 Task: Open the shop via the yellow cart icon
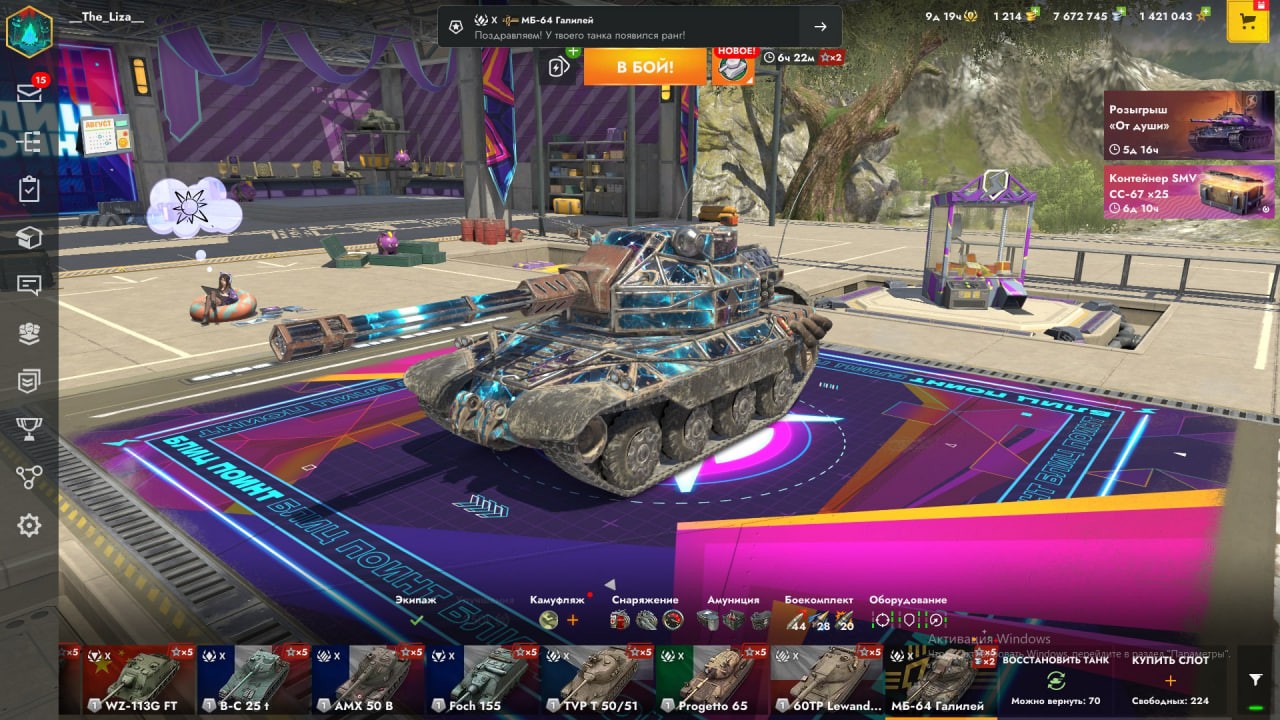click(x=1247, y=22)
